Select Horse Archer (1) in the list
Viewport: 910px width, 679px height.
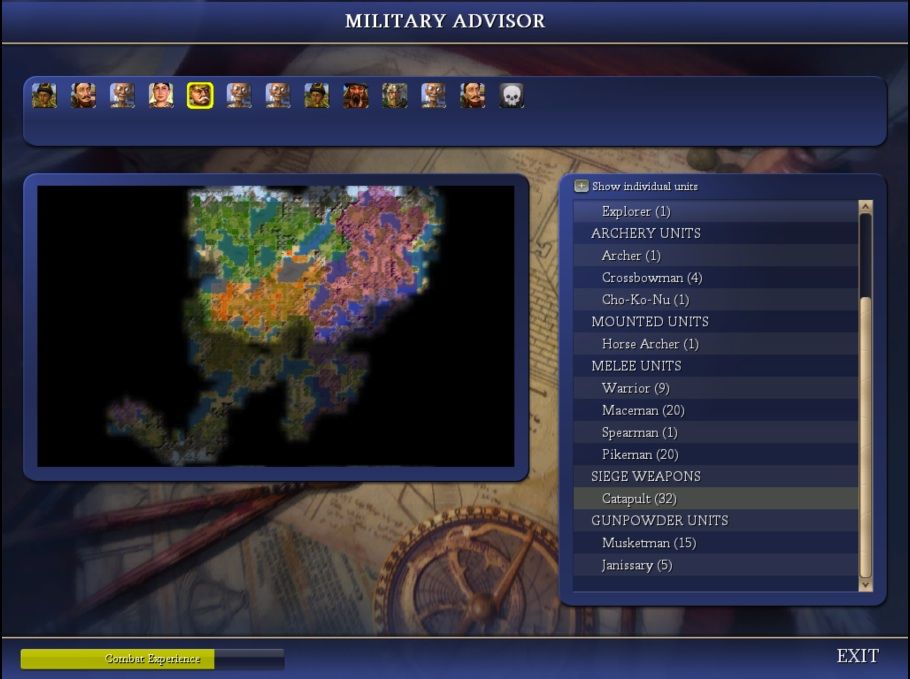650,344
